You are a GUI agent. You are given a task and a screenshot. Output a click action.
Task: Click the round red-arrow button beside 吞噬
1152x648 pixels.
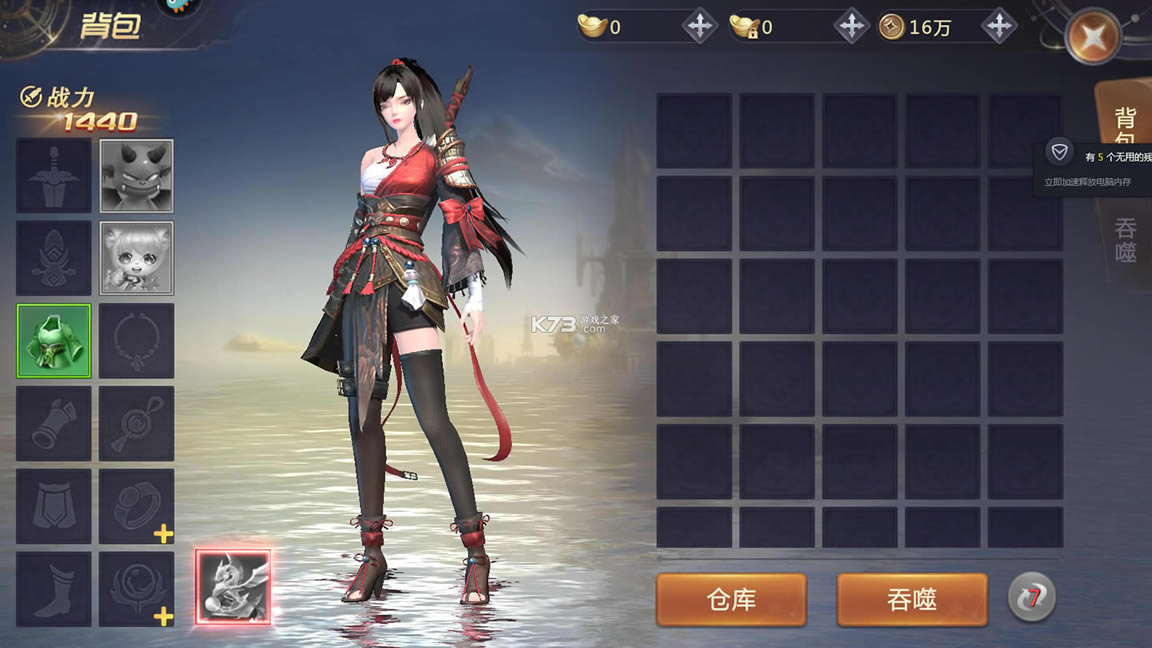(1031, 598)
